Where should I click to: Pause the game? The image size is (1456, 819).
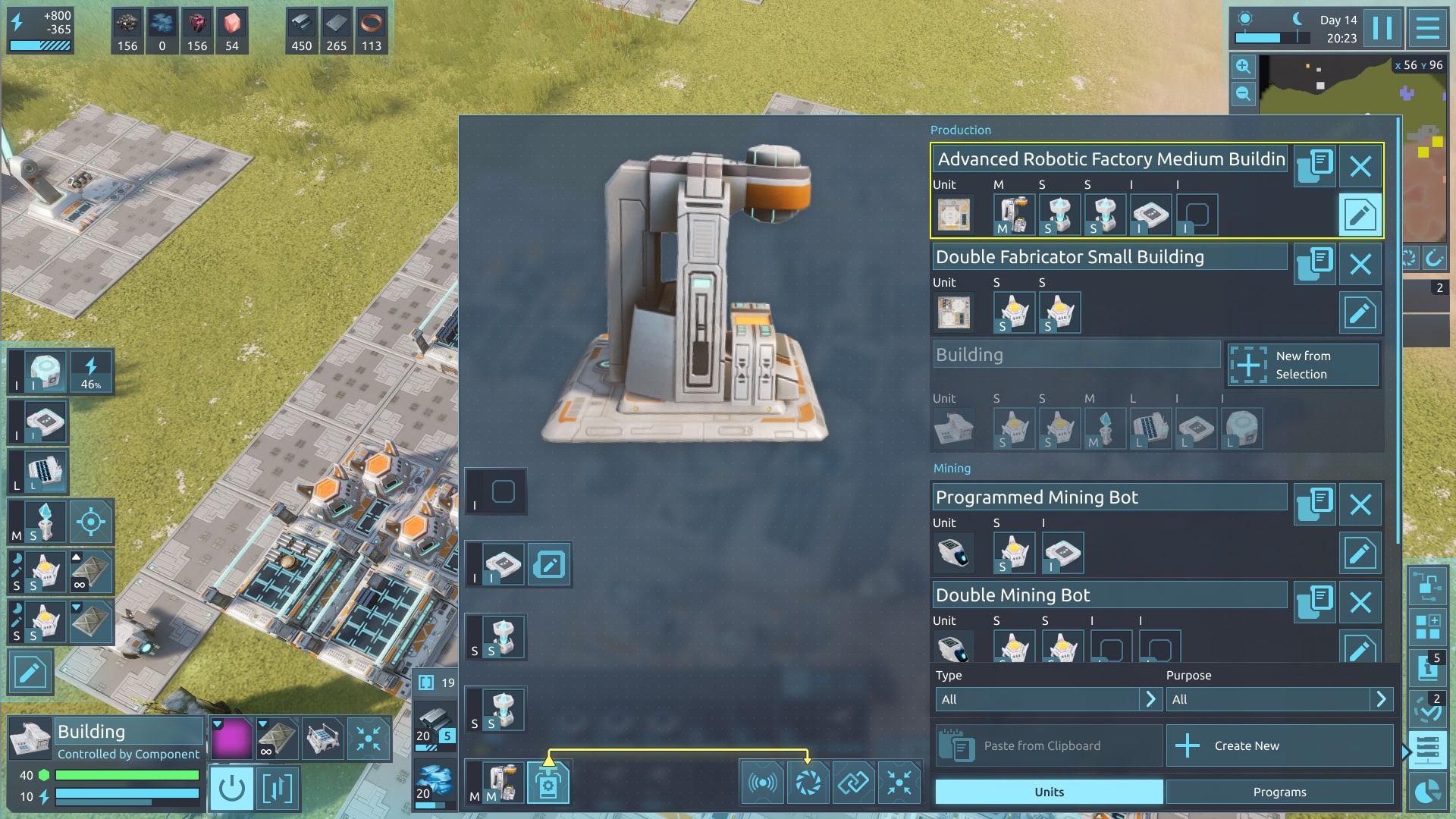click(1382, 29)
